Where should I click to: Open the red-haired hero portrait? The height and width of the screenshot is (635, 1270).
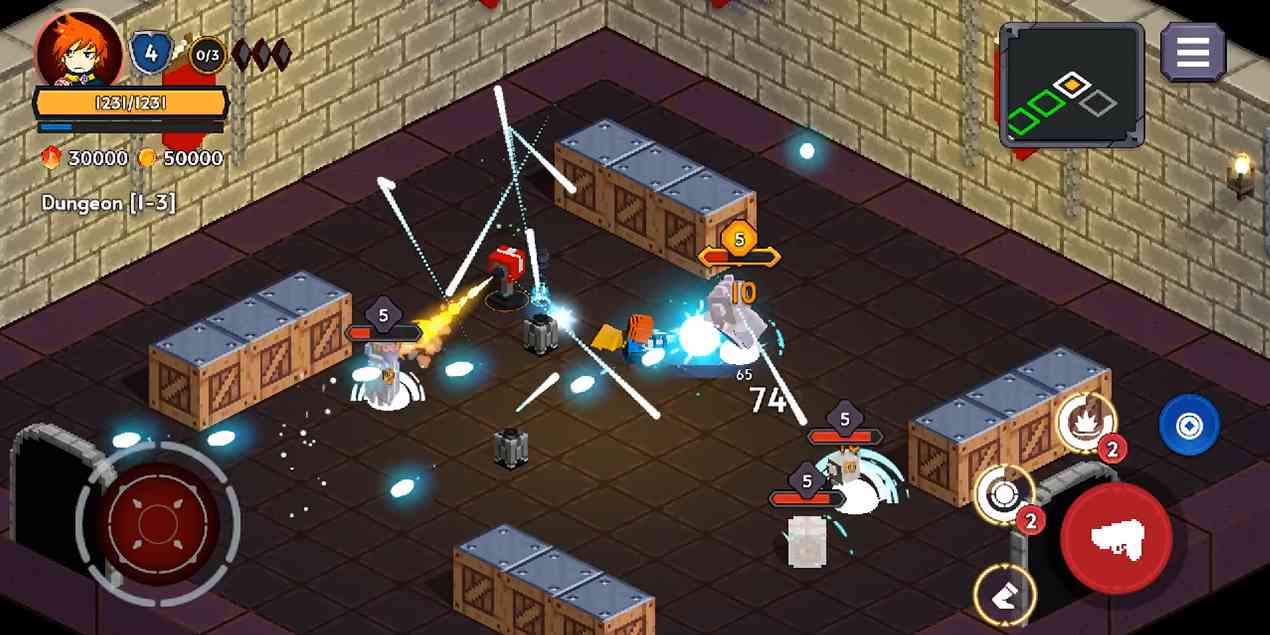tap(79, 50)
